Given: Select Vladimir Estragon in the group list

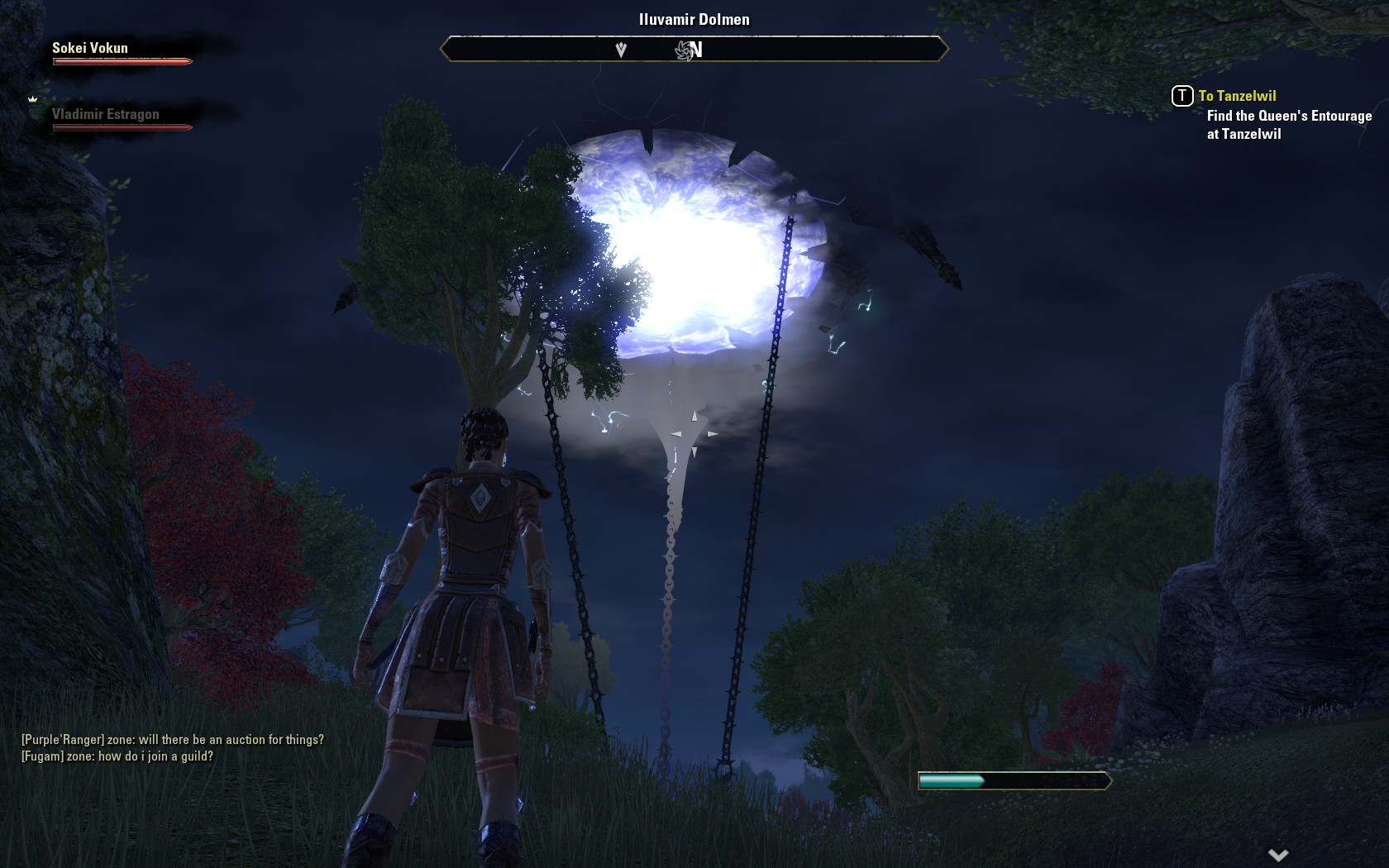Looking at the screenshot, I should pyautogui.click(x=106, y=115).
